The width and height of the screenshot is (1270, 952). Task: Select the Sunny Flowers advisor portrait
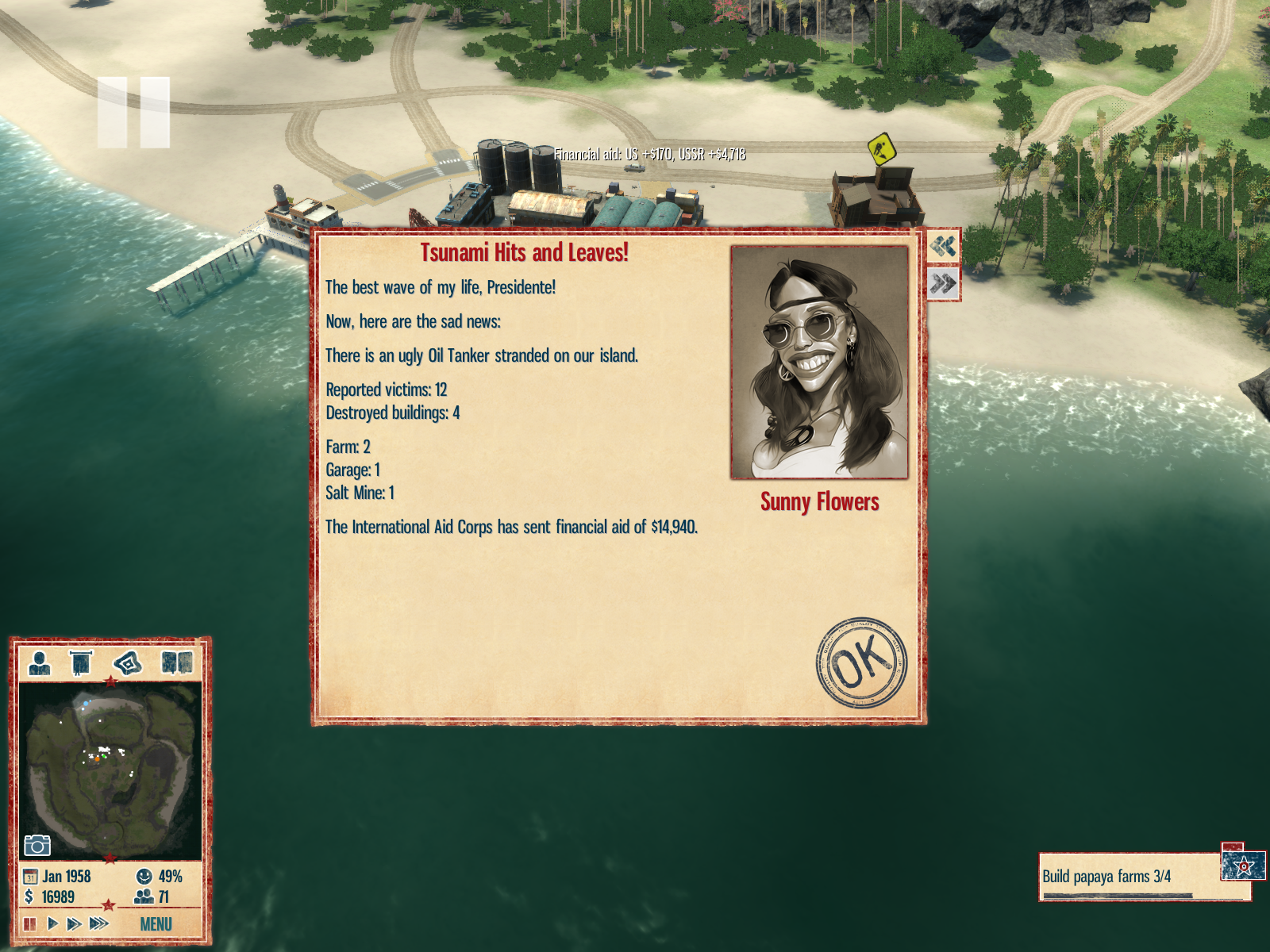pyautogui.click(x=819, y=363)
